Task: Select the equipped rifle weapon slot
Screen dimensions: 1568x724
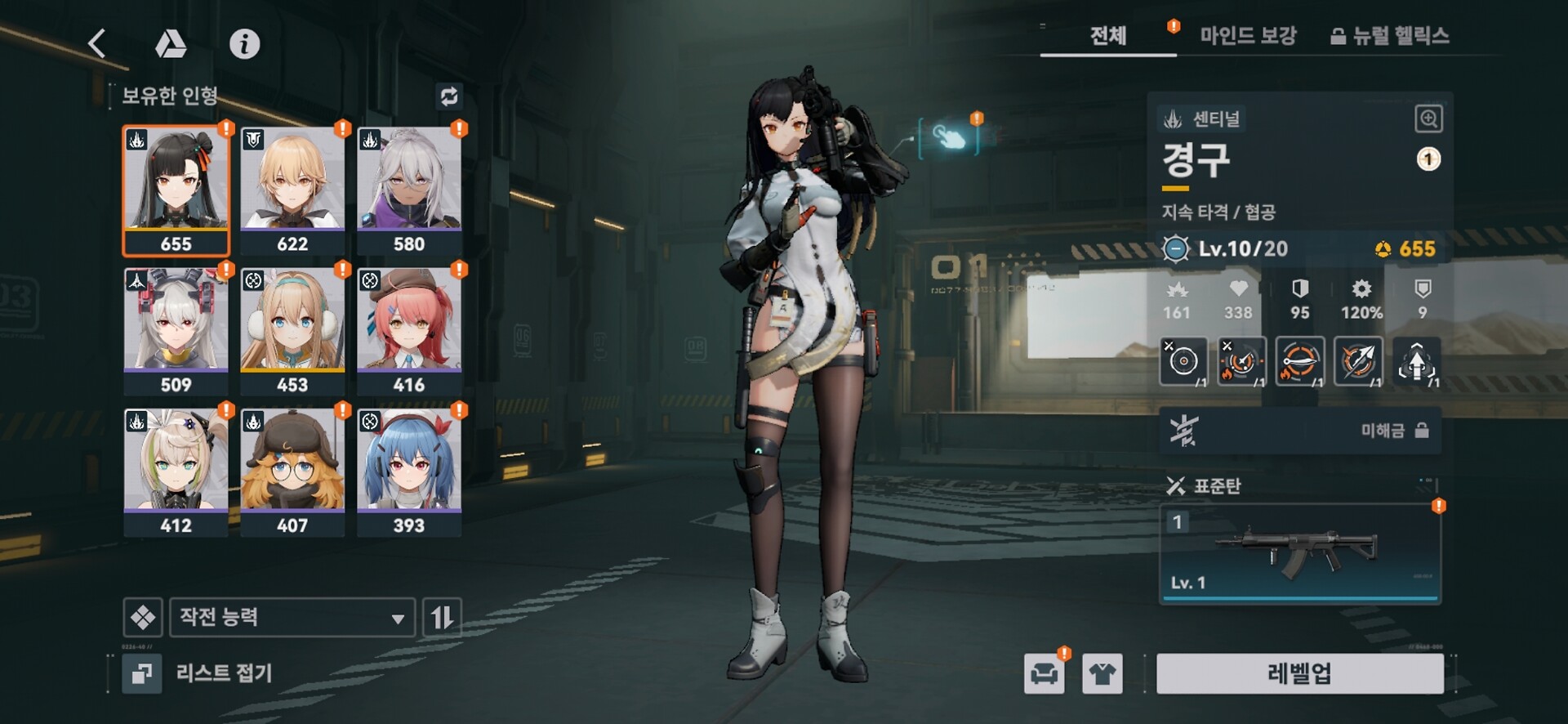Action: click(x=1299, y=554)
